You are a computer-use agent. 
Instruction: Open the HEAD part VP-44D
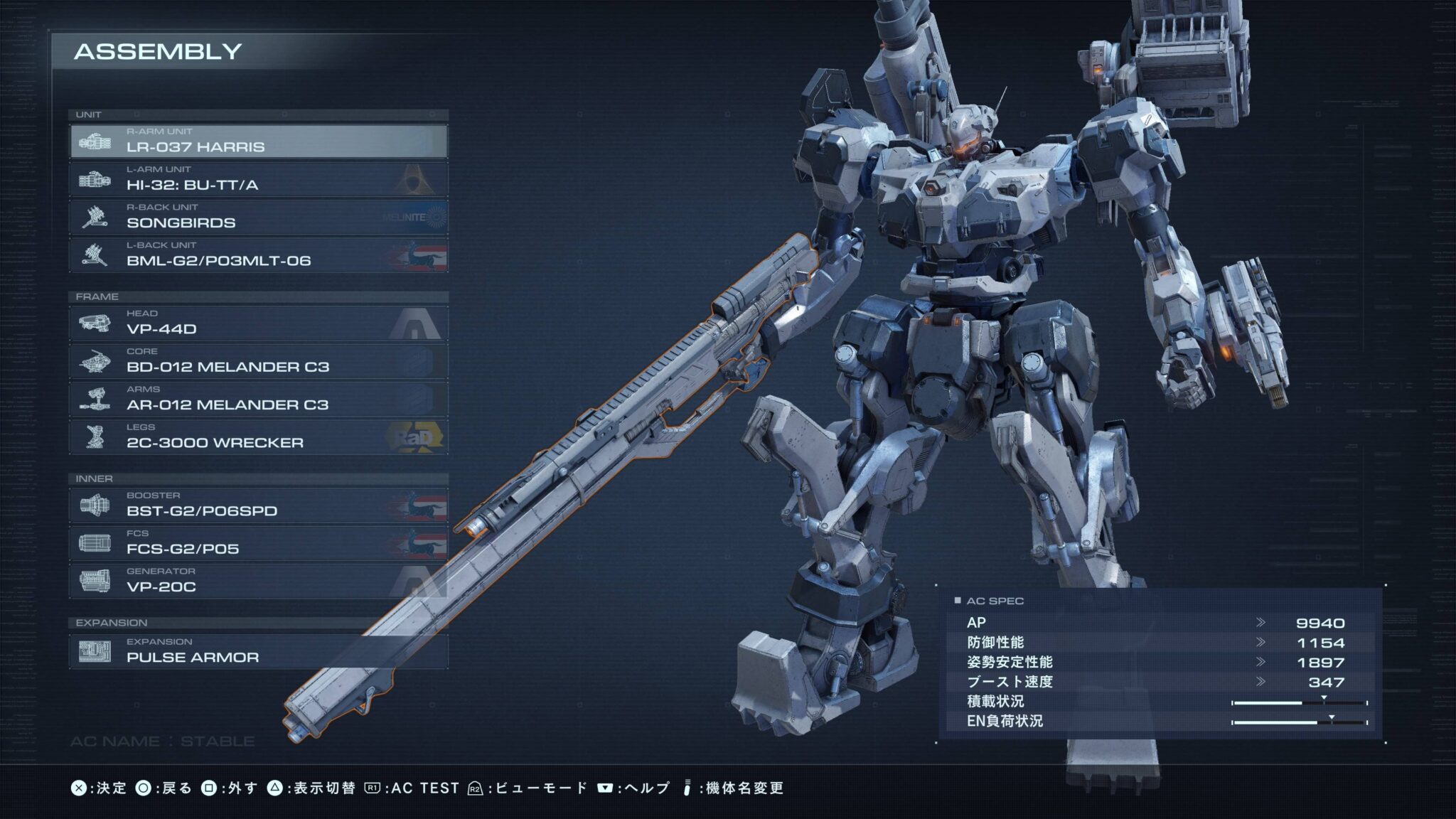(259, 323)
